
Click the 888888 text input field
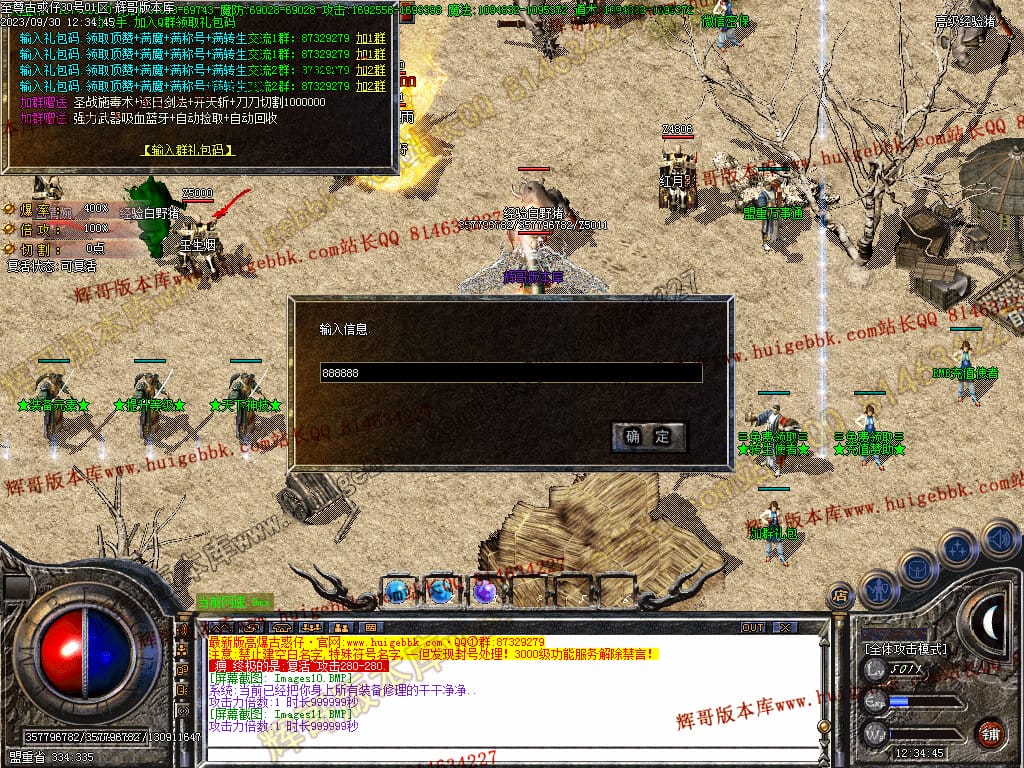point(510,373)
